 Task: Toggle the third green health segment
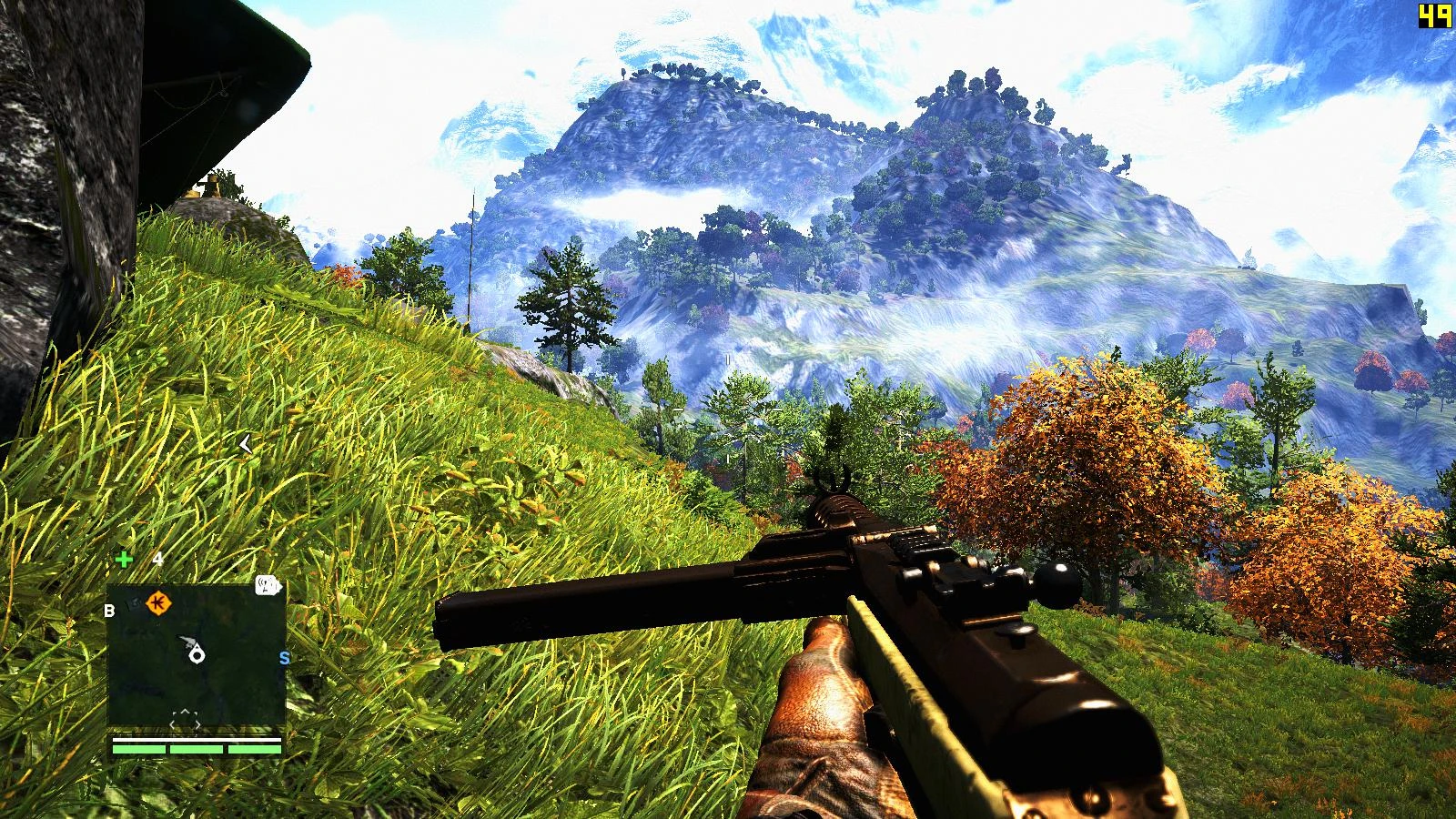pyautogui.click(x=253, y=751)
